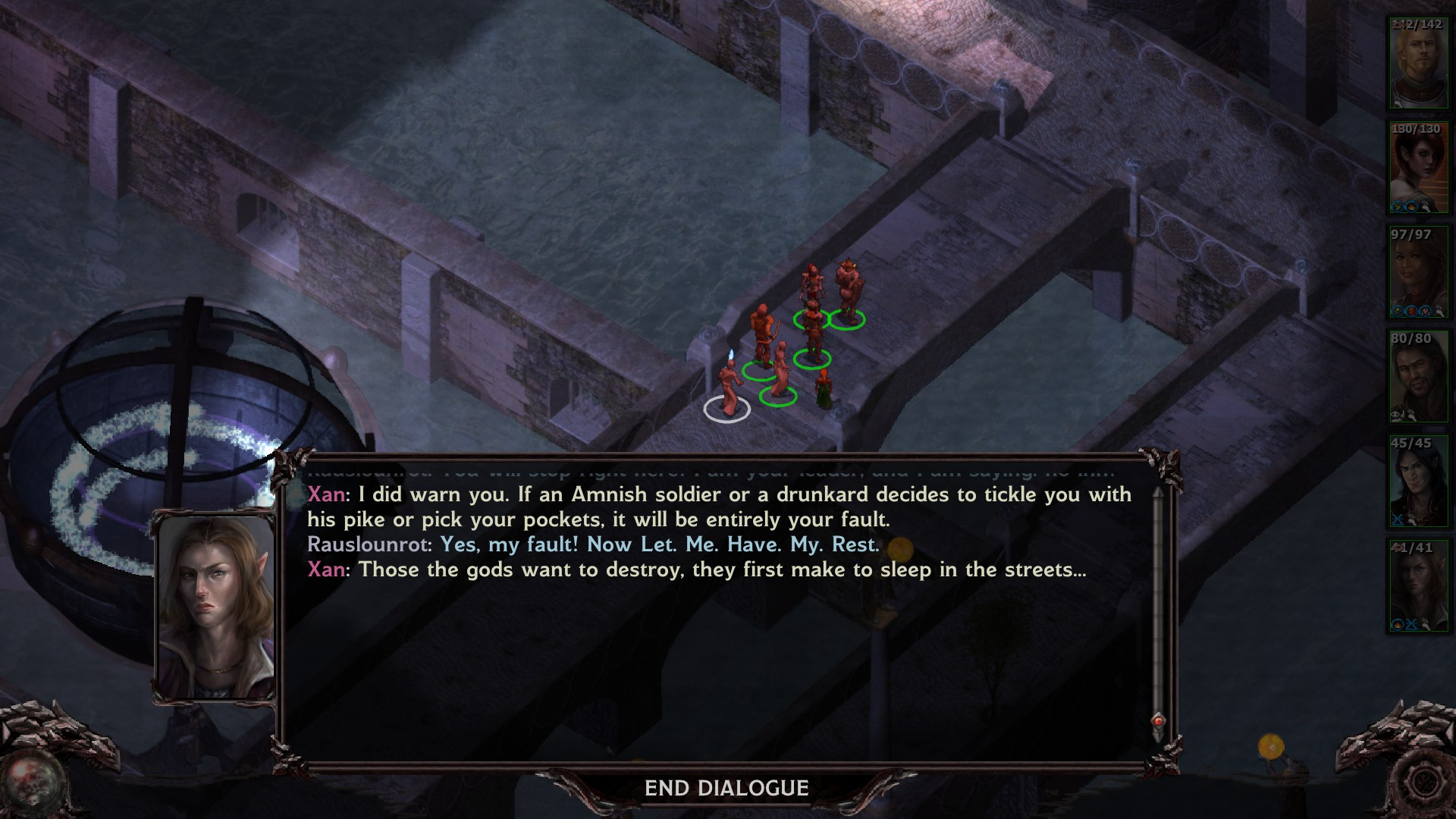Pick the dark-haired elf portrait with 45/45

[1417, 482]
